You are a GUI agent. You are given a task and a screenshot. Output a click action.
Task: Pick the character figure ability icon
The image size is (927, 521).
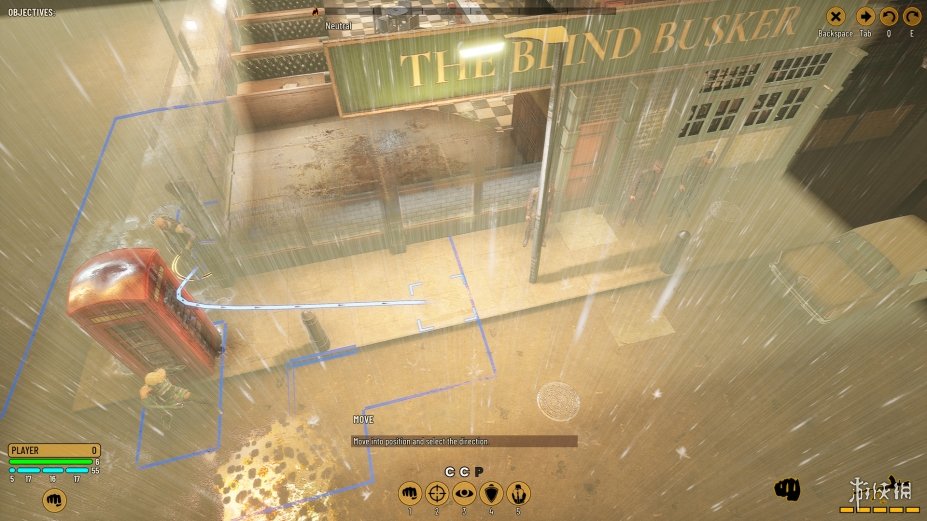click(x=519, y=492)
